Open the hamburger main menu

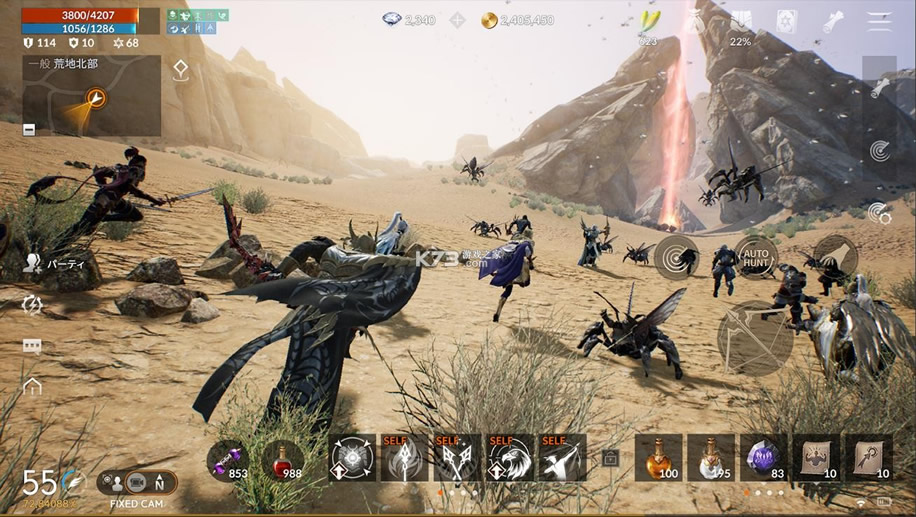[880, 21]
